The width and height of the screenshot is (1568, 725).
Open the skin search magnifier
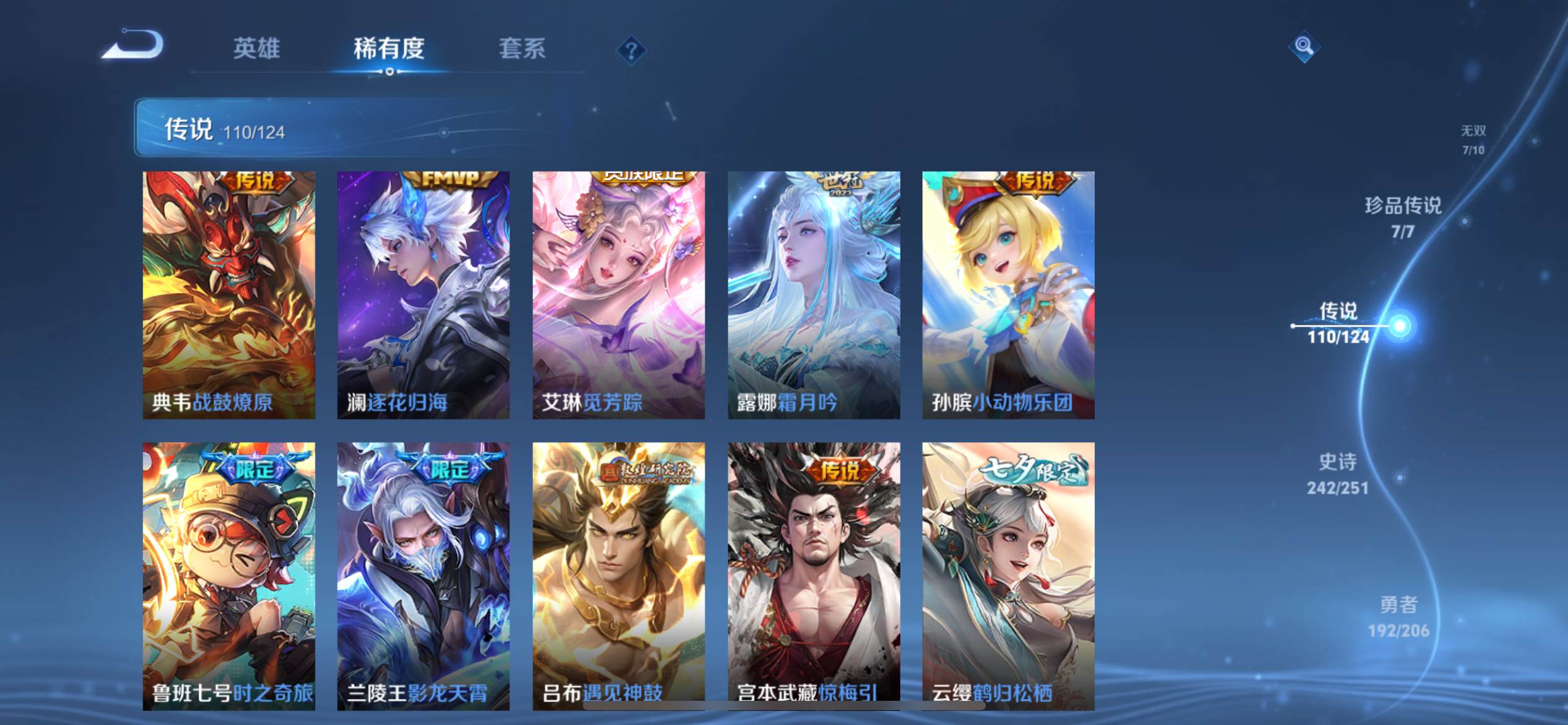pos(1304,46)
